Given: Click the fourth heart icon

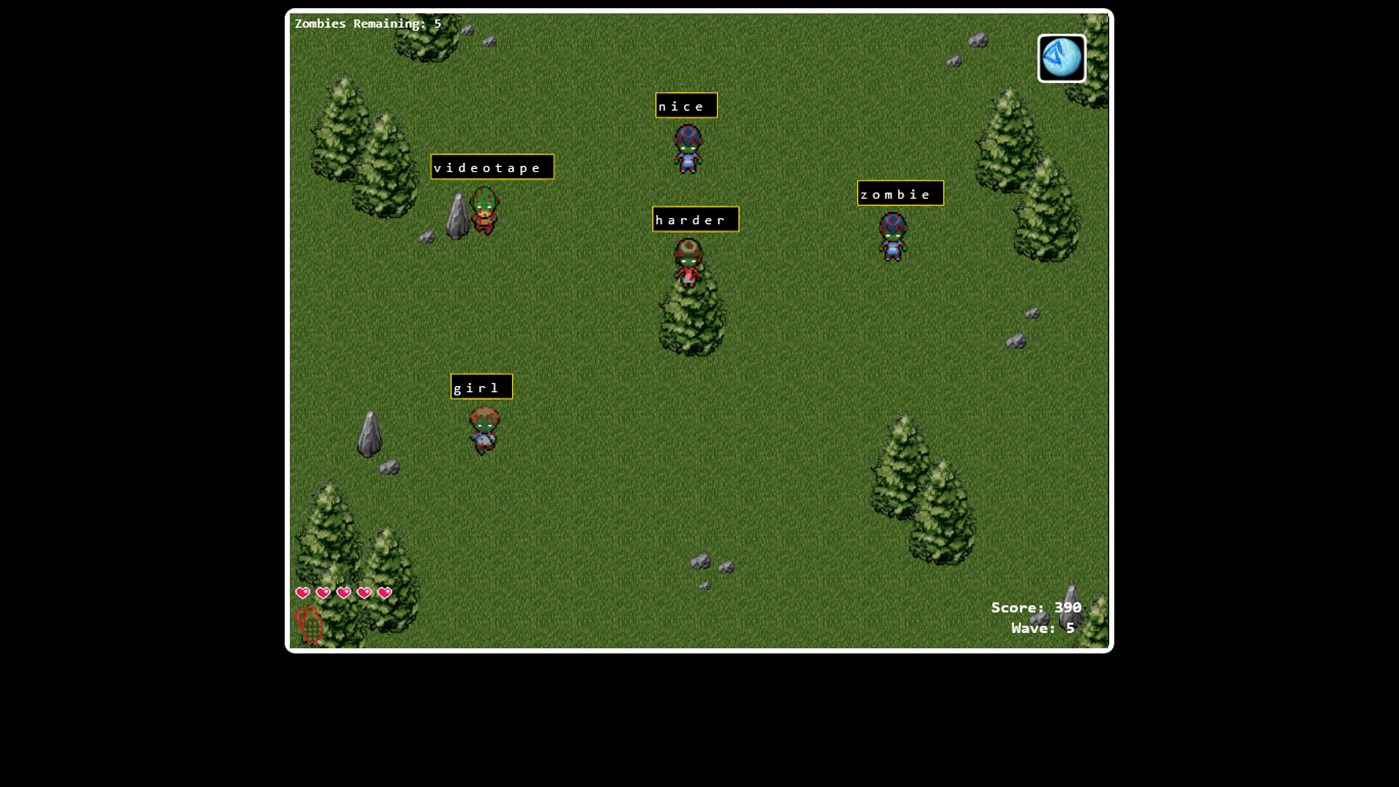Looking at the screenshot, I should click(363, 592).
